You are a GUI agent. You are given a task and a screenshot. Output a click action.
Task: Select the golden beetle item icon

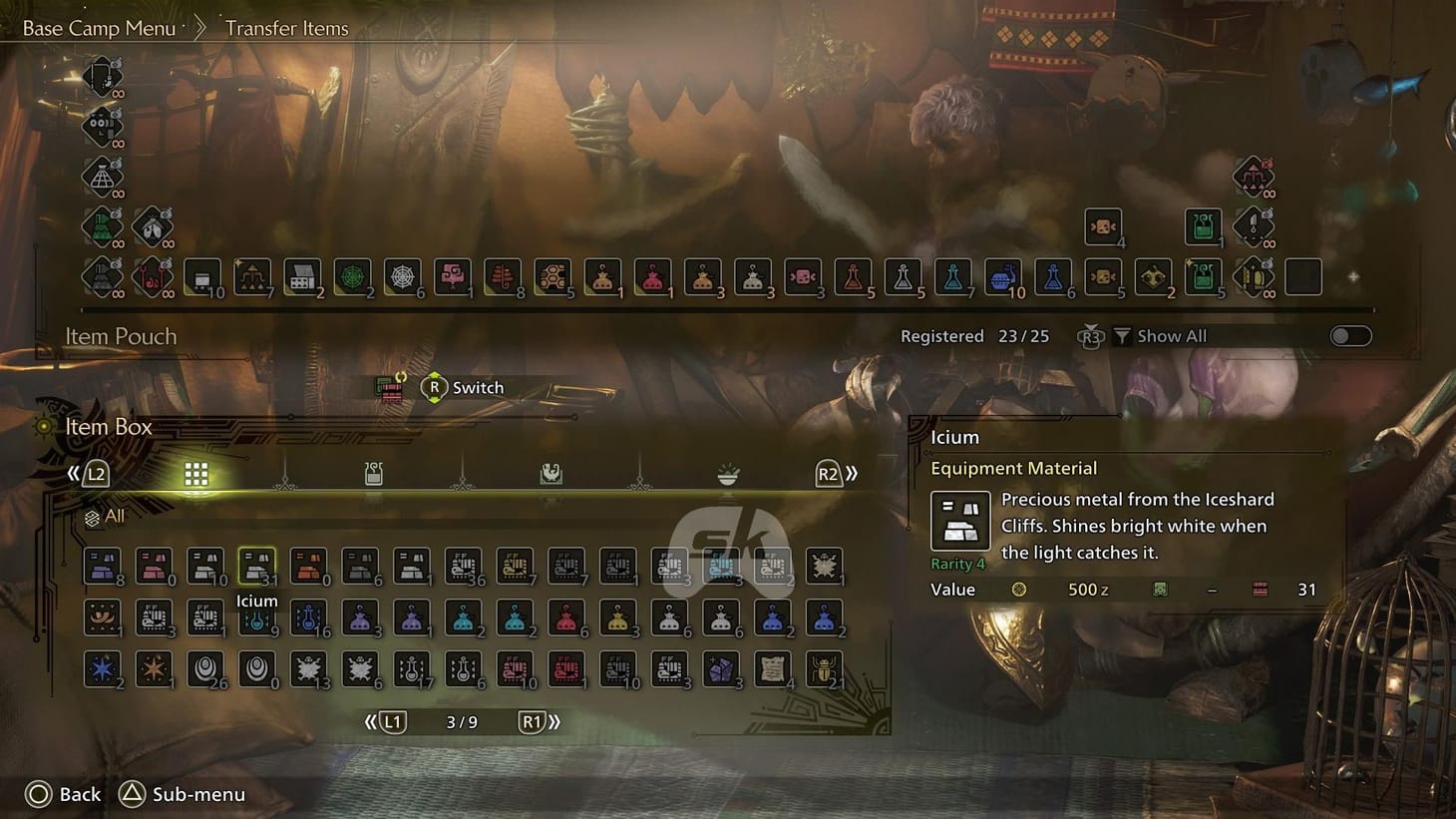(x=824, y=668)
